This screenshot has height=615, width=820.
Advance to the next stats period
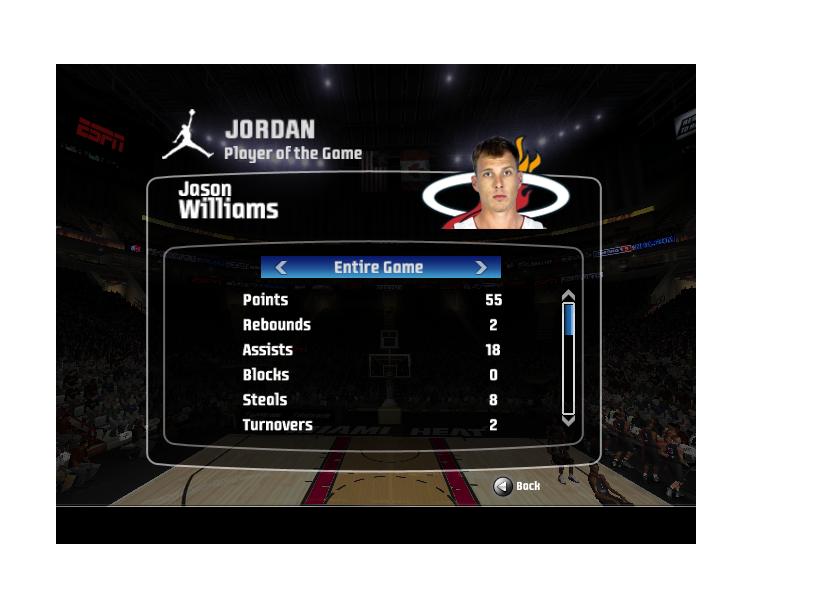[x=481, y=268]
